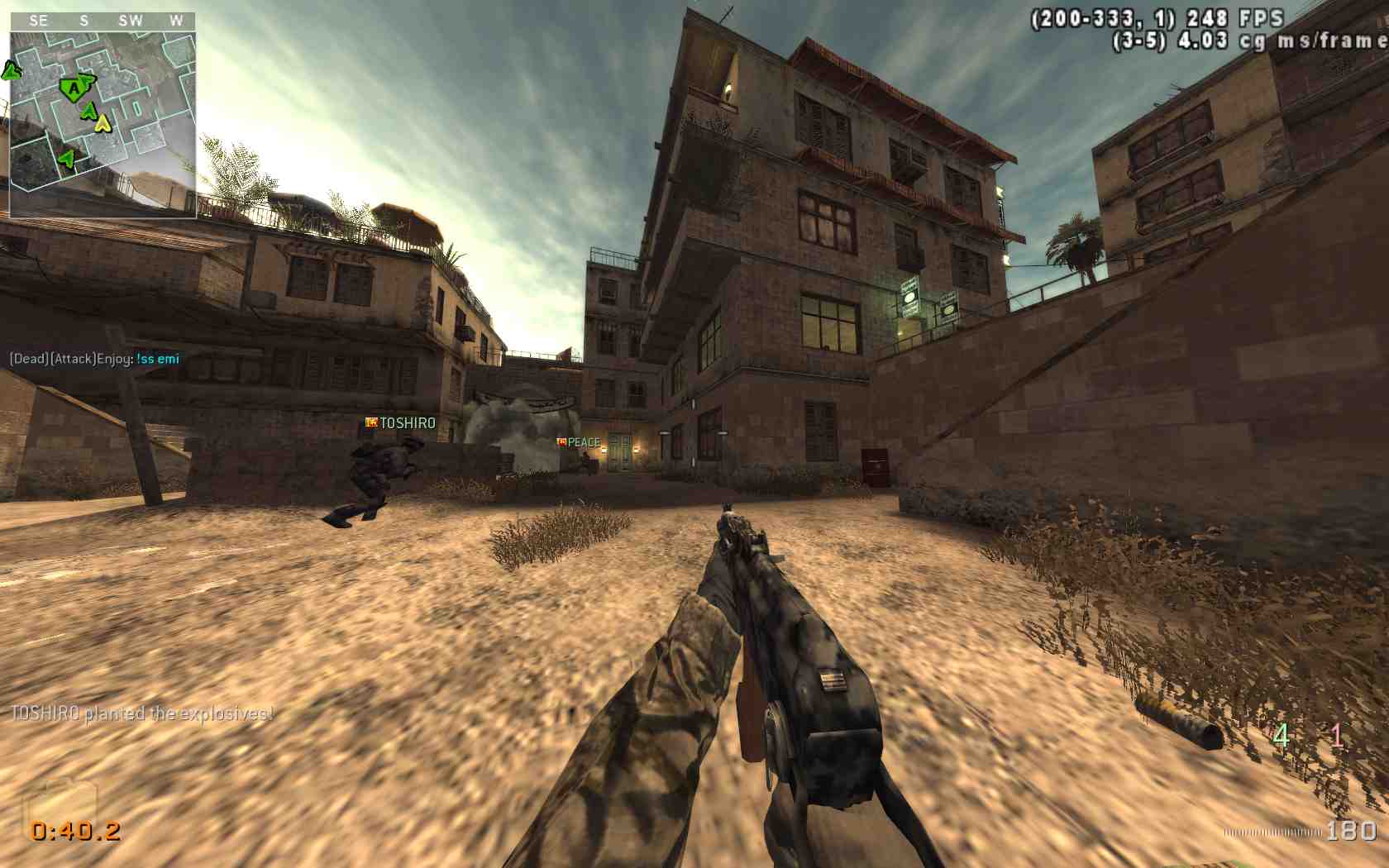
Task: Click Enjoy's chat message line
Action: (x=94, y=359)
